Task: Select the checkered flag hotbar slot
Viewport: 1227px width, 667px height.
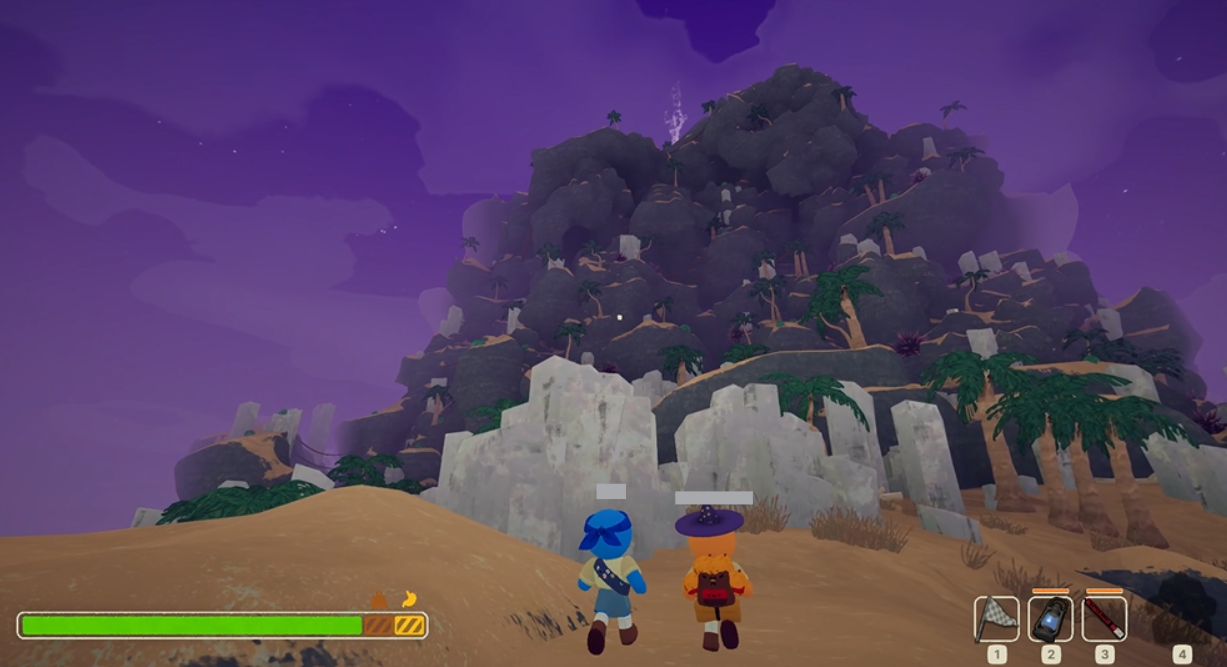Action: (996, 619)
